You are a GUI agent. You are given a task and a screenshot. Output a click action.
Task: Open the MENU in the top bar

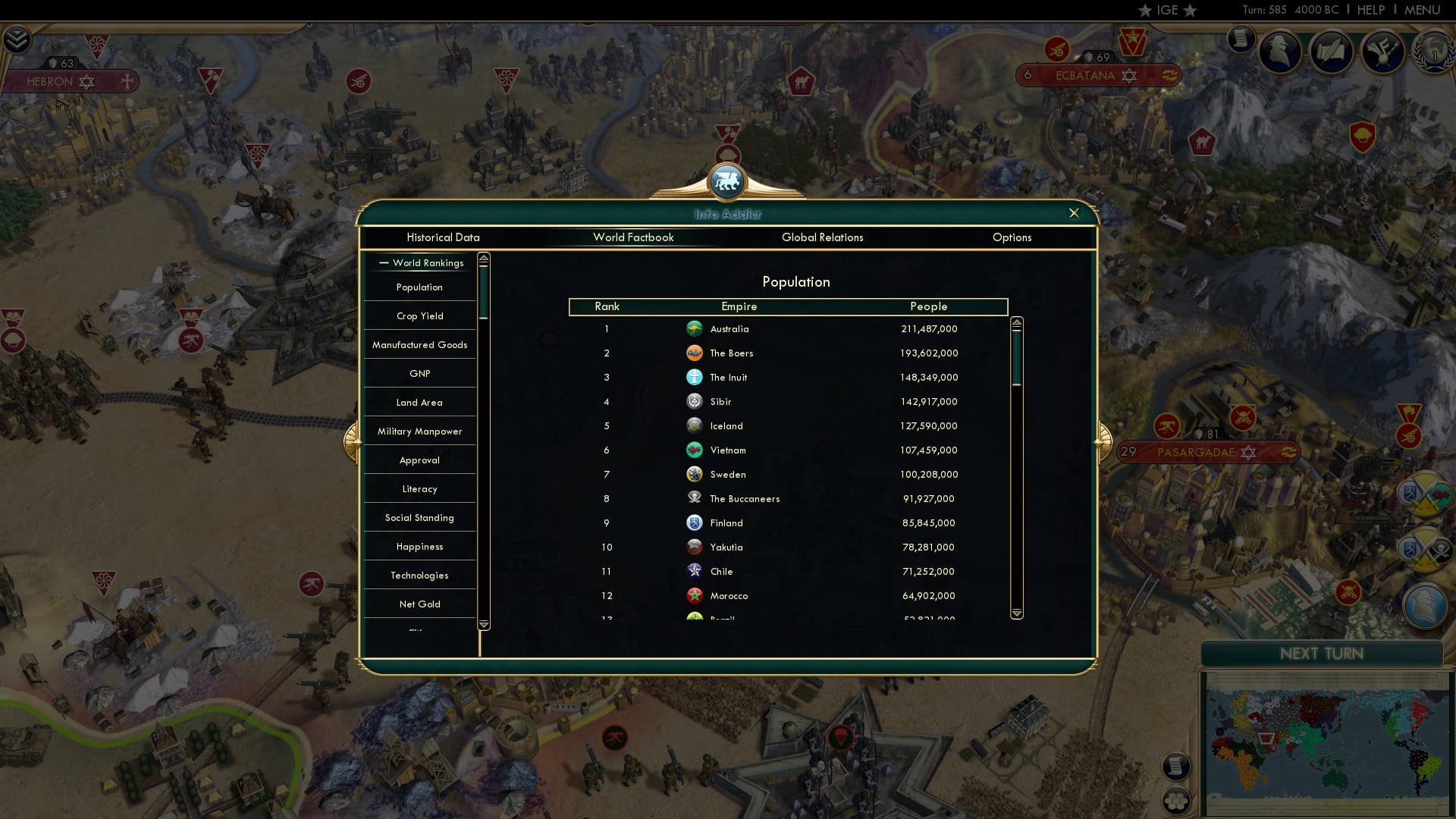tap(1423, 10)
